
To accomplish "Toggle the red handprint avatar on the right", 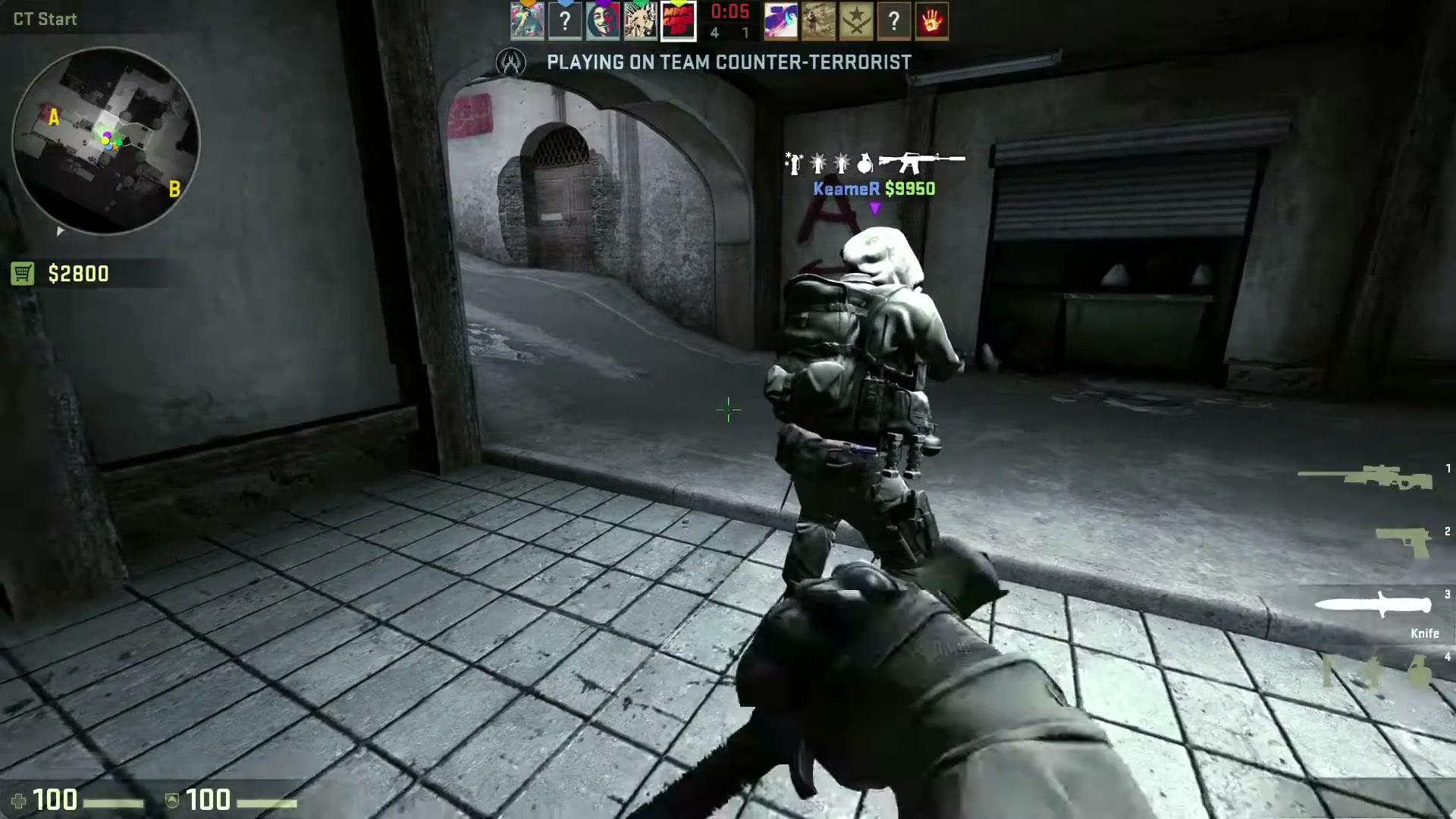I will [x=932, y=20].
